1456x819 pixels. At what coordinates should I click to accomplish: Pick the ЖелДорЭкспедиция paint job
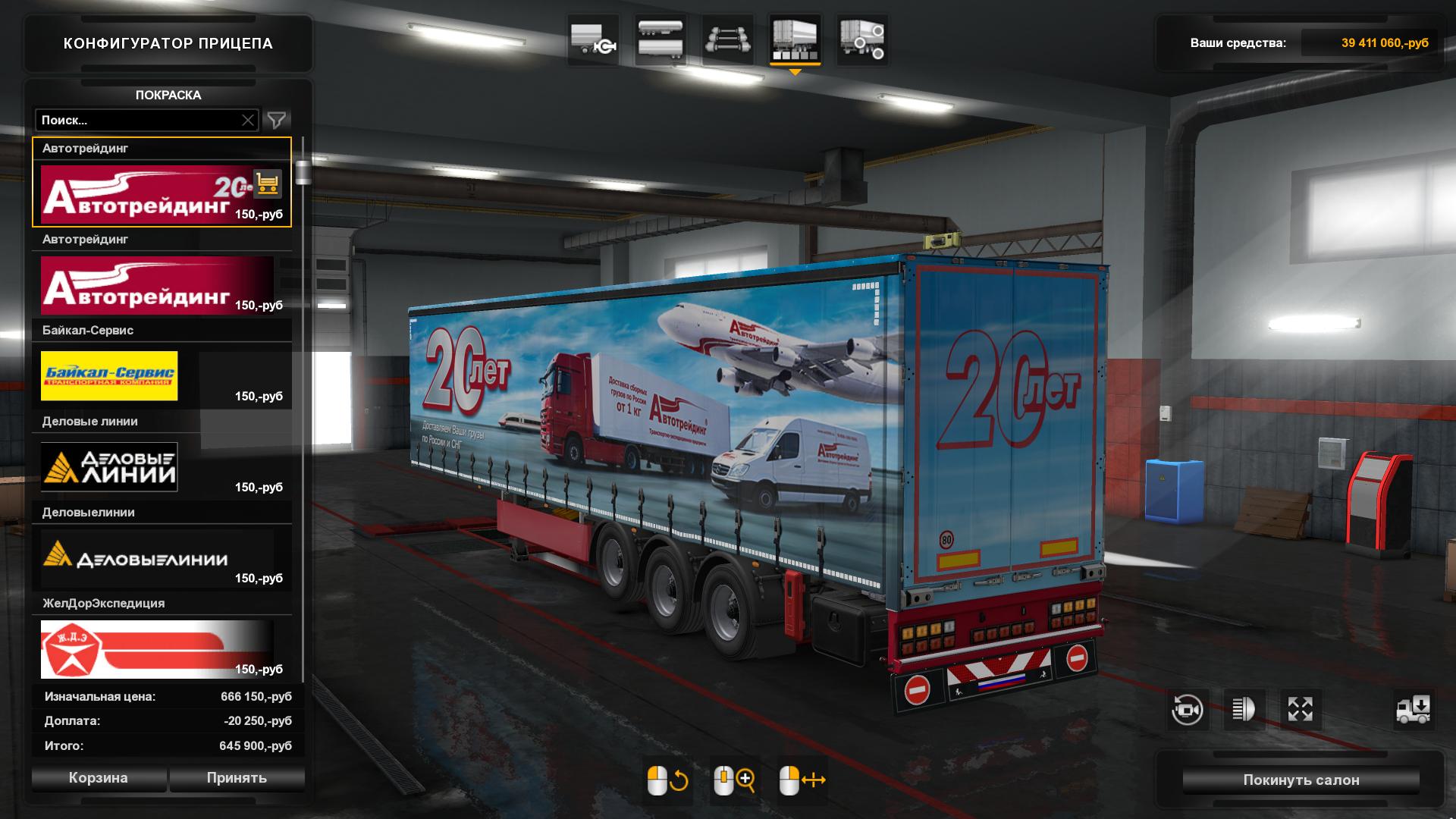[x=144, y=649]
